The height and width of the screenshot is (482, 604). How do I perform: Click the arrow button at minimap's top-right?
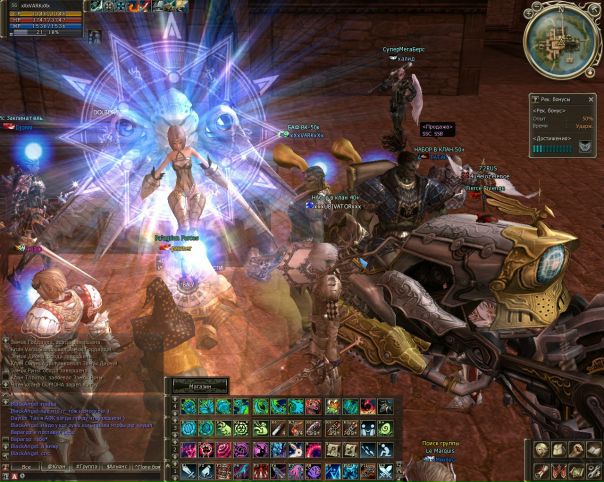596,11
